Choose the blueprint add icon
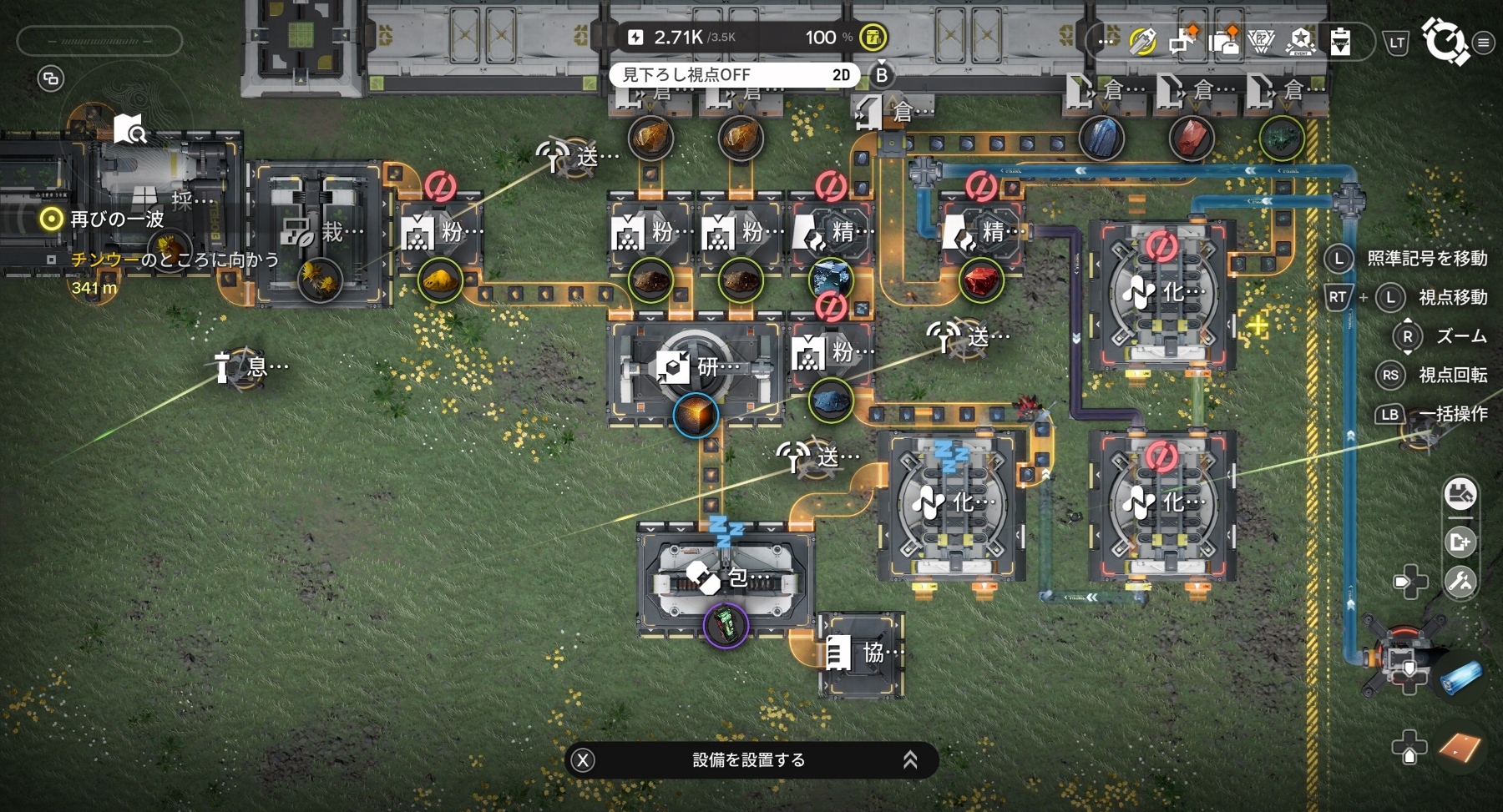 [x=1460, y=542]
